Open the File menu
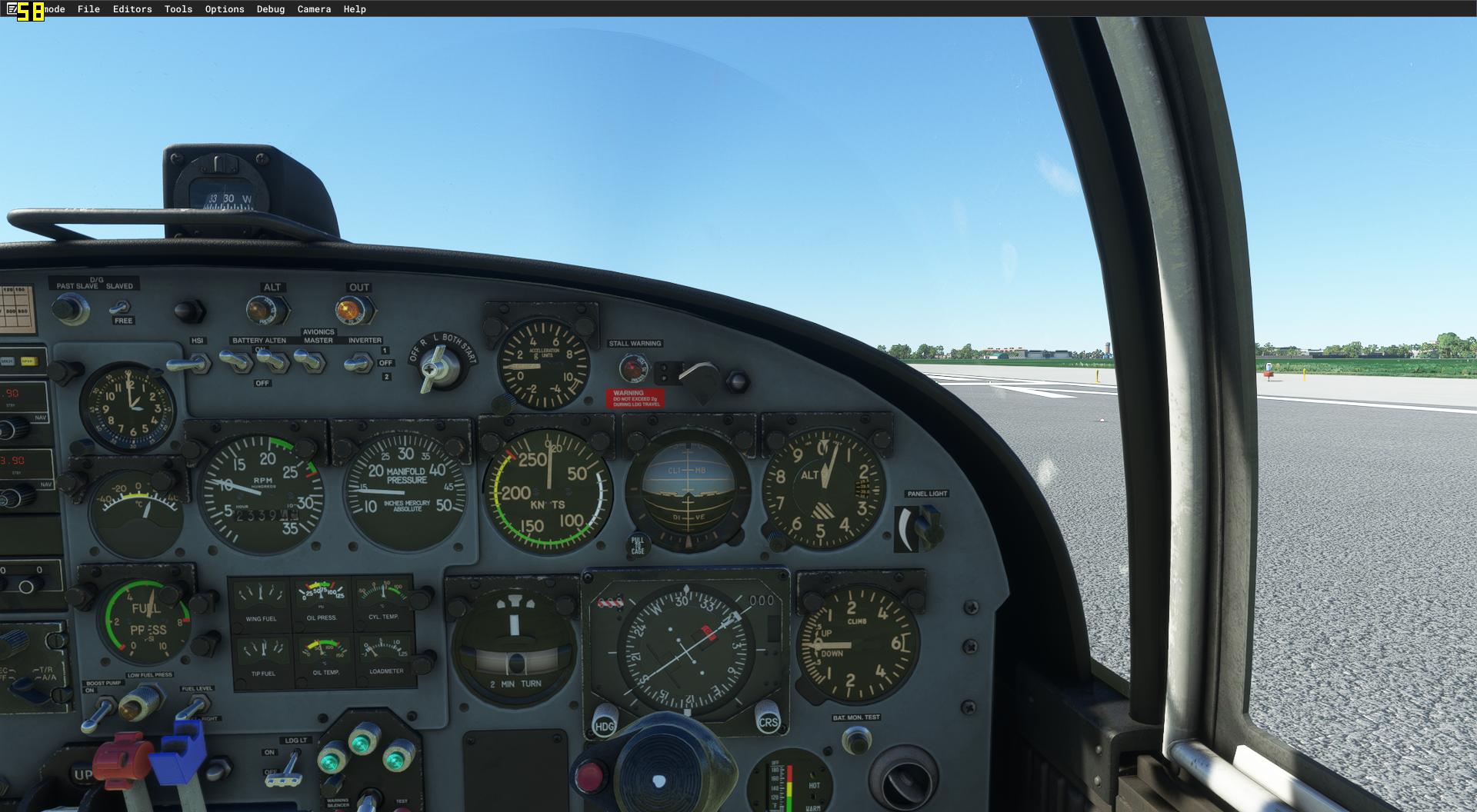1477x812 pixels. (x=88, y=9)
